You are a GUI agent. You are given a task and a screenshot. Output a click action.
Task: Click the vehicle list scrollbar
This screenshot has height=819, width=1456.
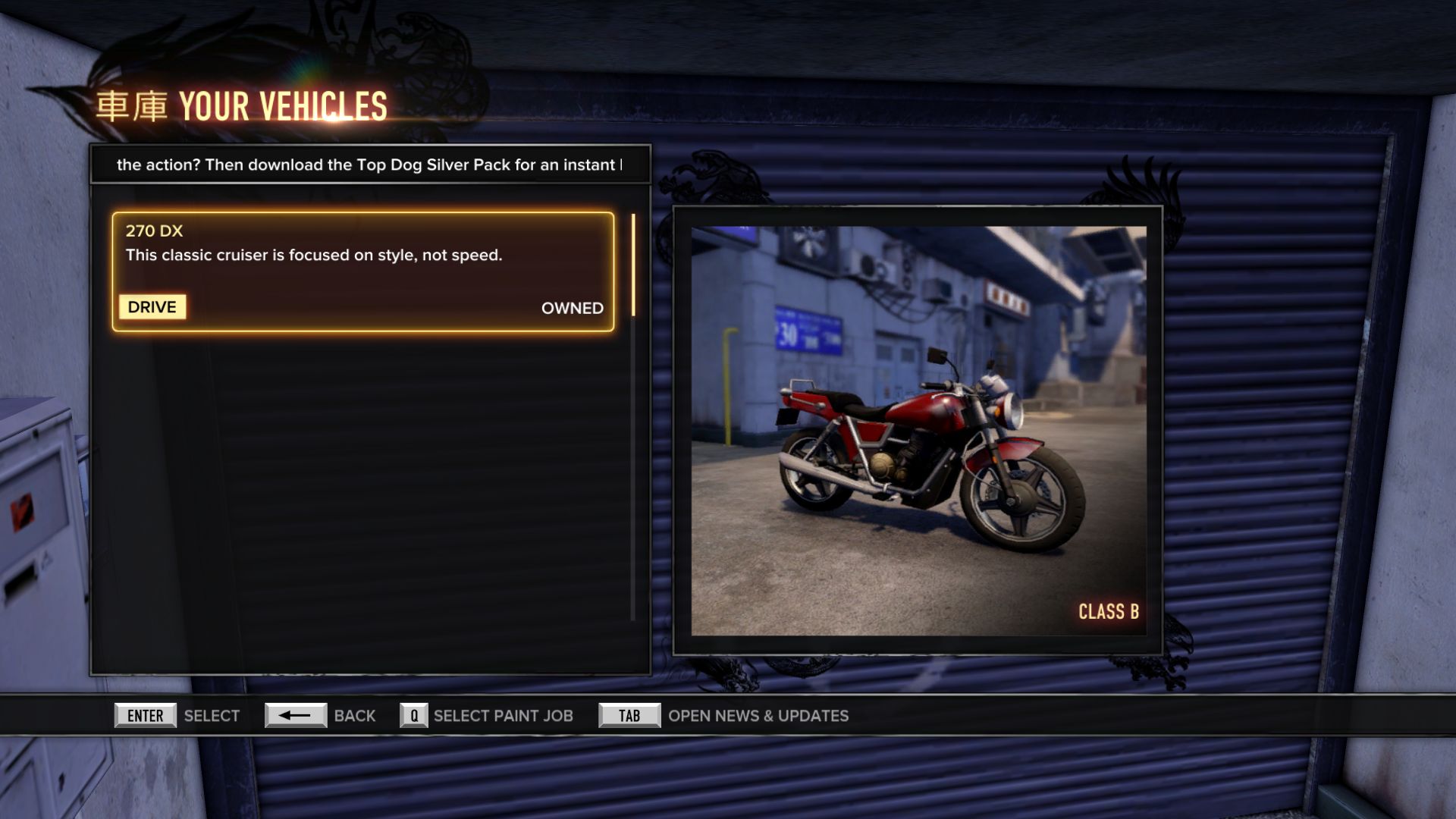(633, 265)
